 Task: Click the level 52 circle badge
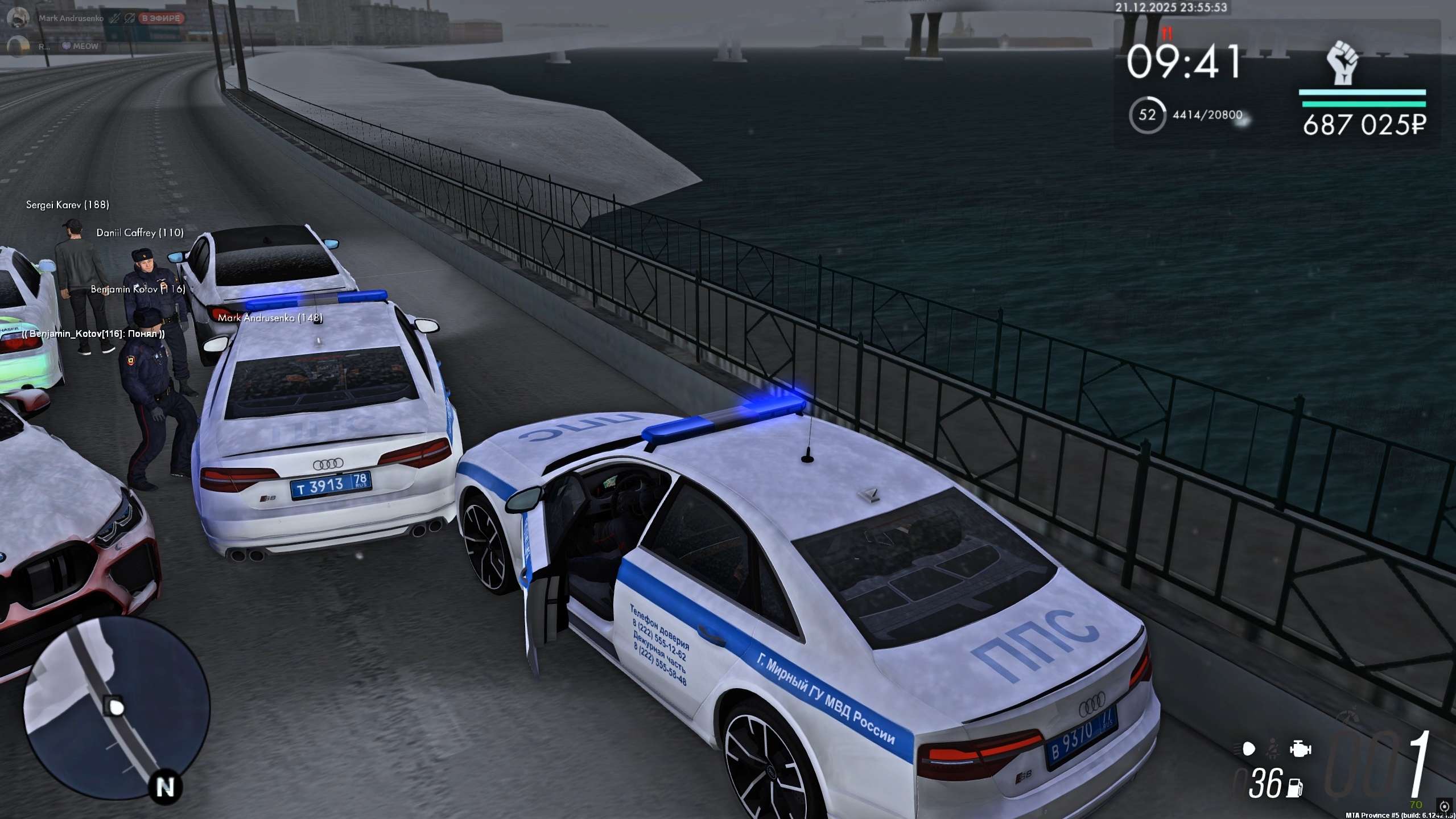pyautogui.click(x=1147, y=115)
